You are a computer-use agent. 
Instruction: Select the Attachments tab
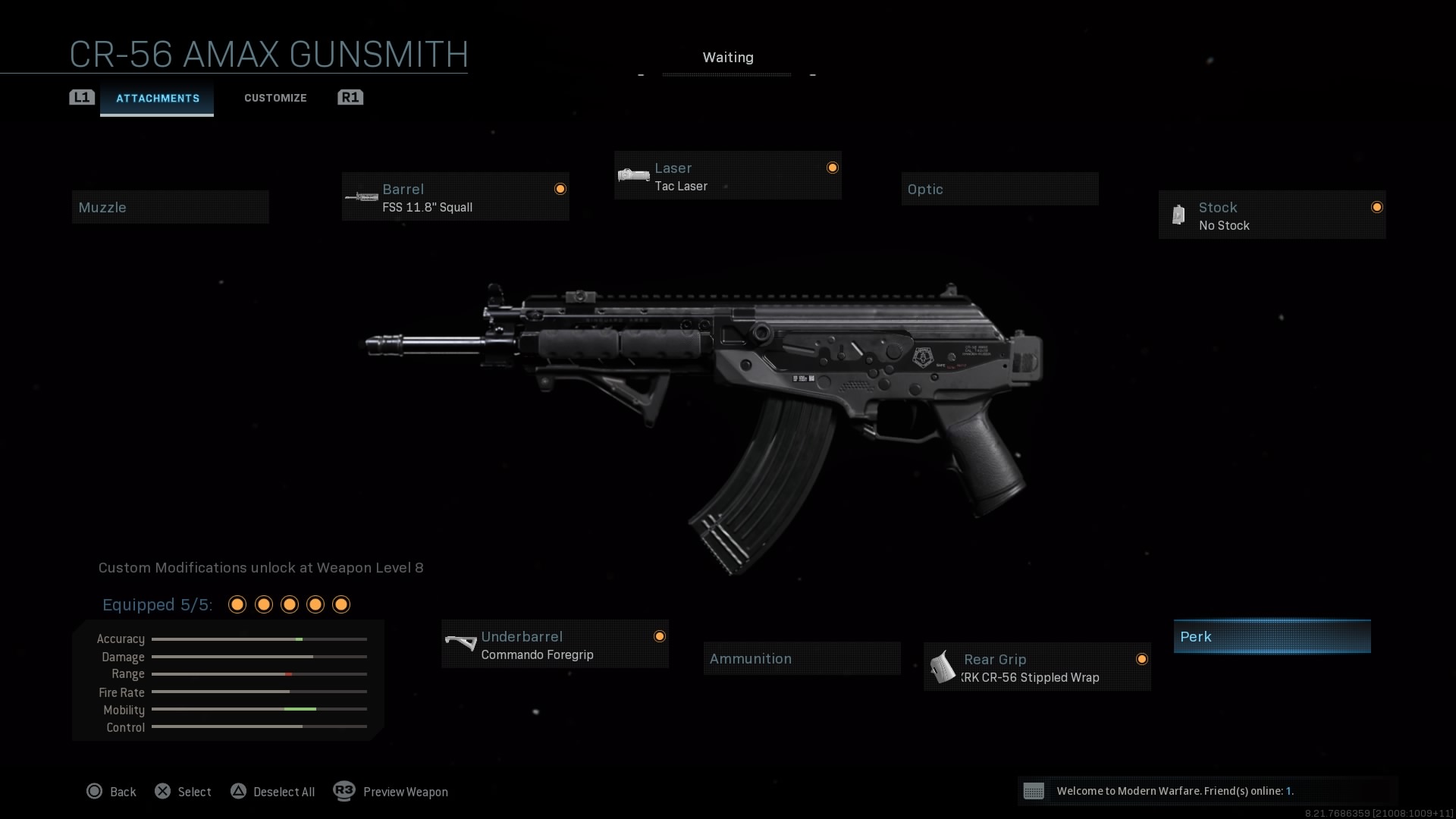coord(157,97)
